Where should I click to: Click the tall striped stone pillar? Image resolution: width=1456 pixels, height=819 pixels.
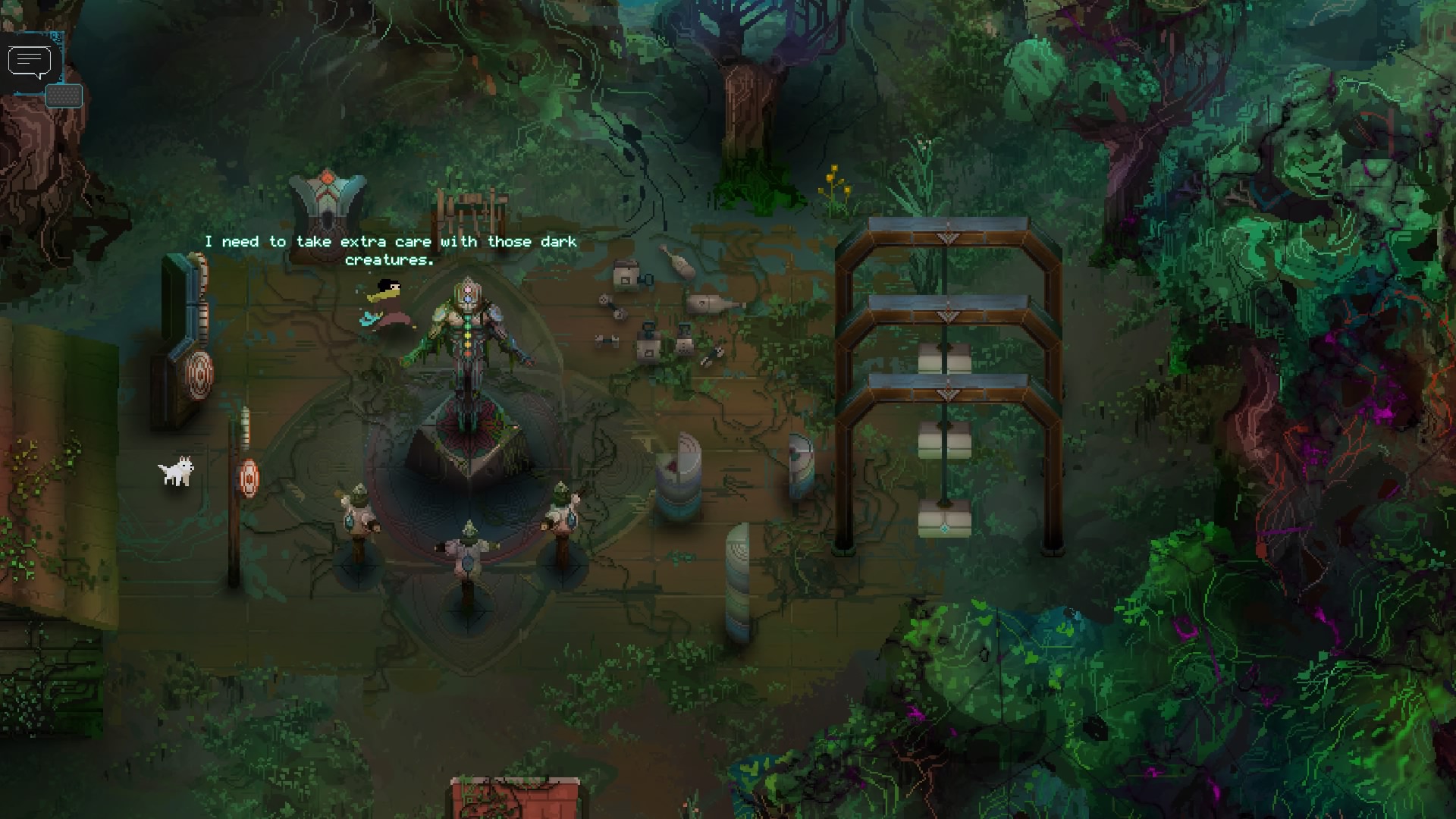pos(736,580)
